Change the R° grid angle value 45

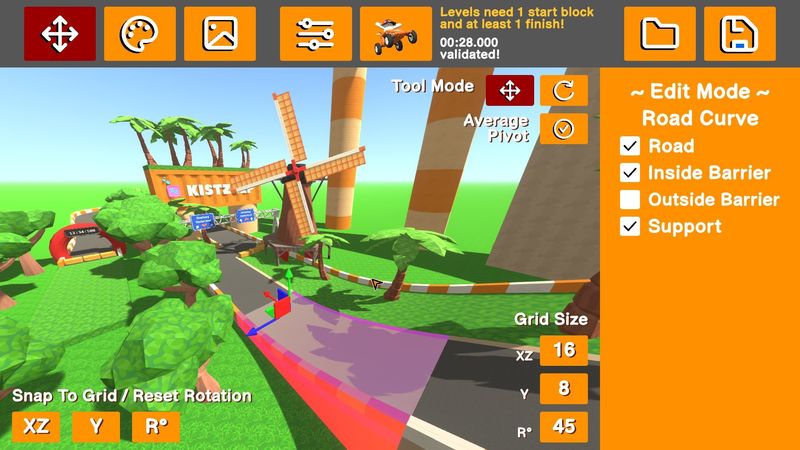564,426
